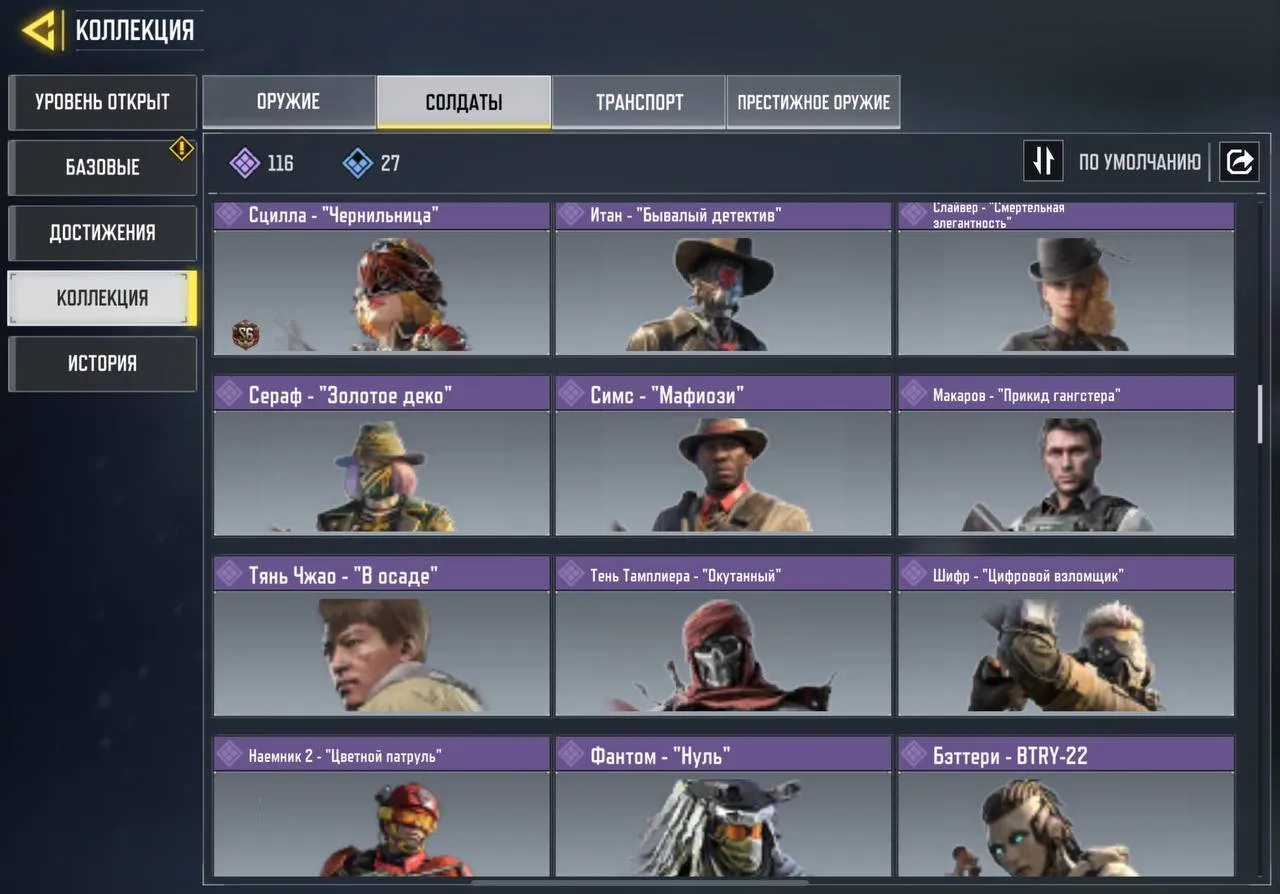
Task: Click the share icon at top right
Action: click(1239, 161)
